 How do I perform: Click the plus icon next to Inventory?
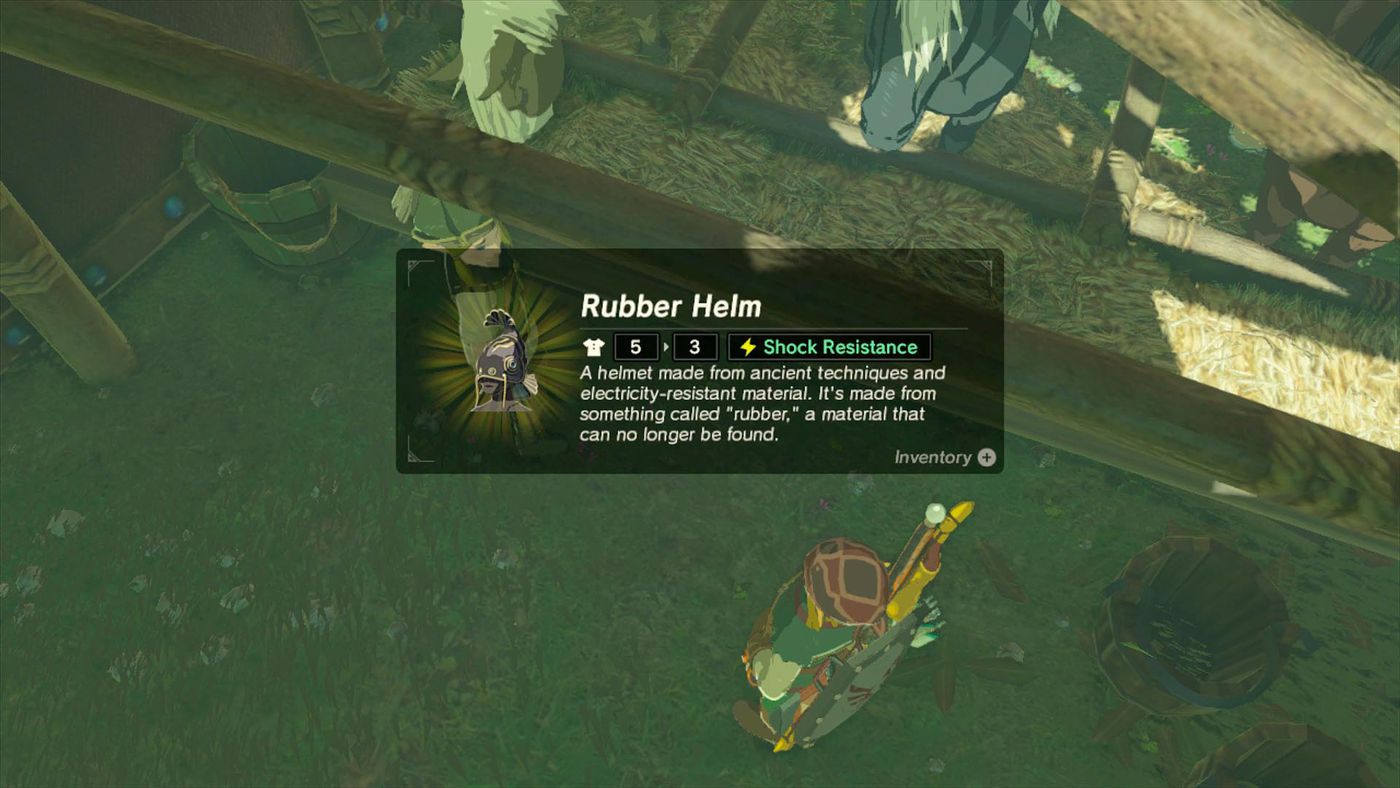click(986, 457)
